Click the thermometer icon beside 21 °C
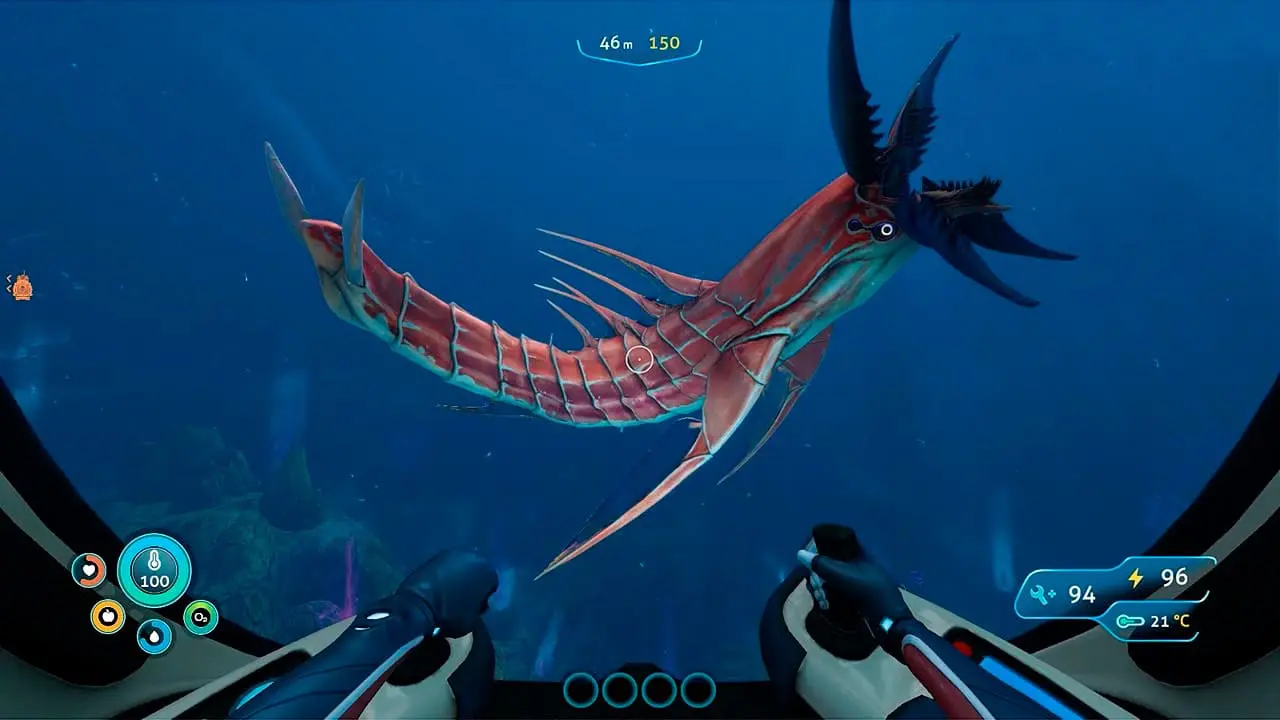Viewport: 1280px width, 720px height. pyautogui.click(x=1131, y=620)
